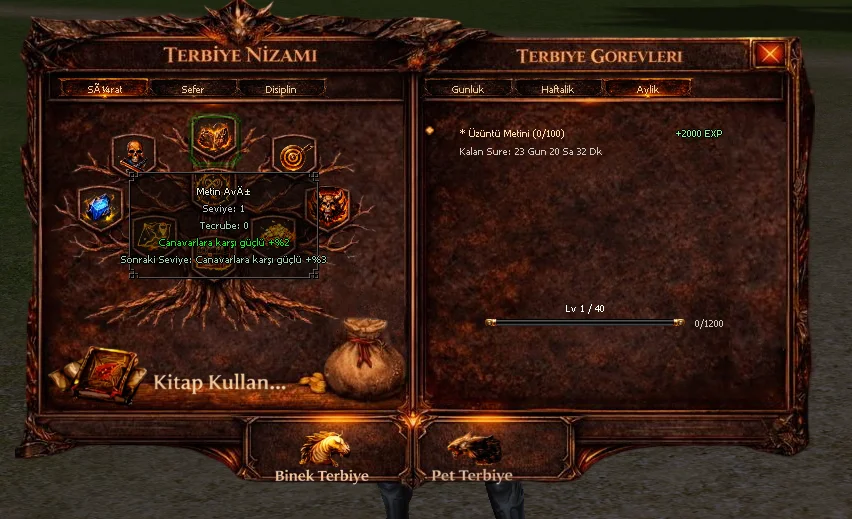The width and height of the screenshot is (852, 519).
Task: Open the Disiplin tab
Action: coord(280,89)
